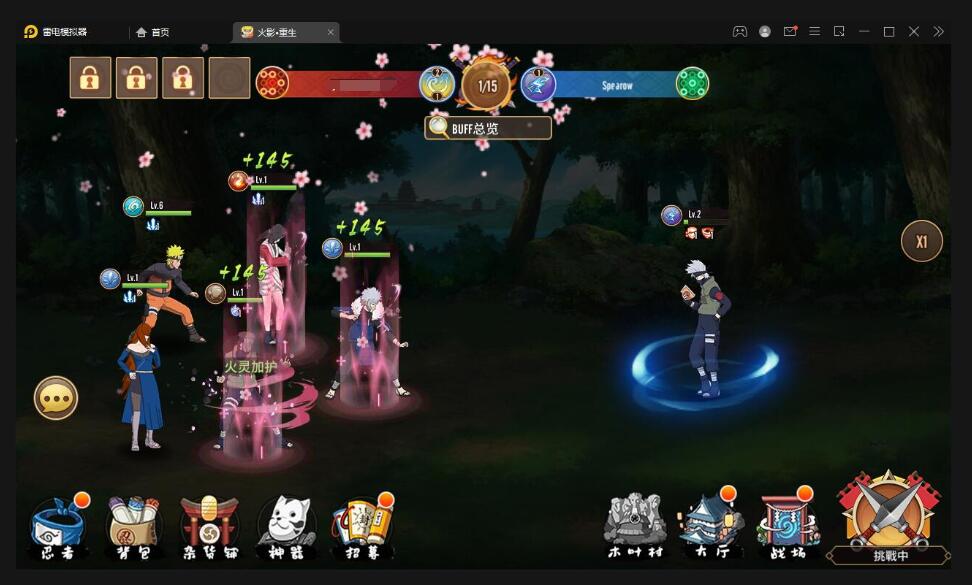Close the 火影·重生 emulator tab
972x585 pixels.
[x=331, y=32]
